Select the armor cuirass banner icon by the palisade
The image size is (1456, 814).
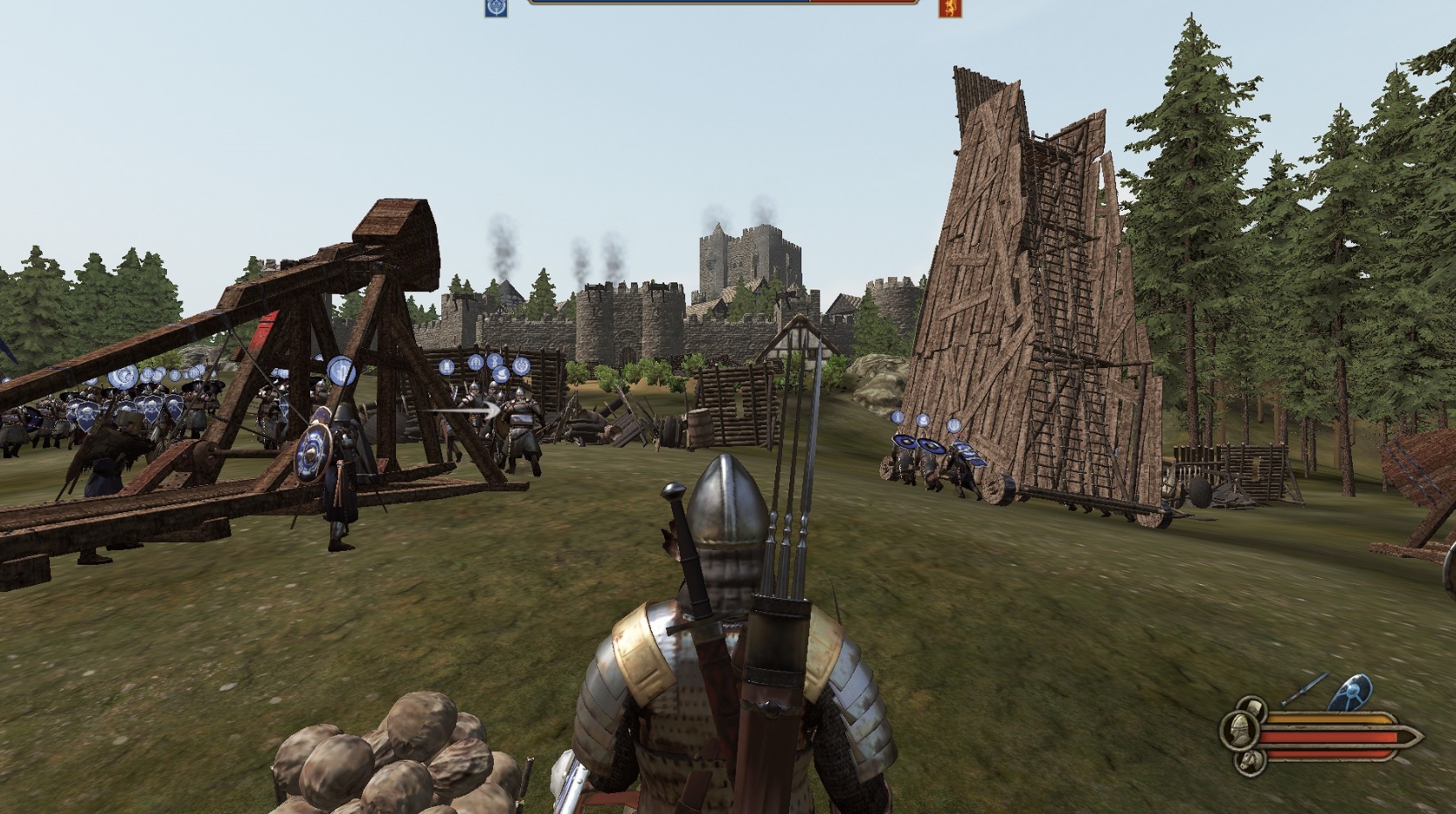446,365
